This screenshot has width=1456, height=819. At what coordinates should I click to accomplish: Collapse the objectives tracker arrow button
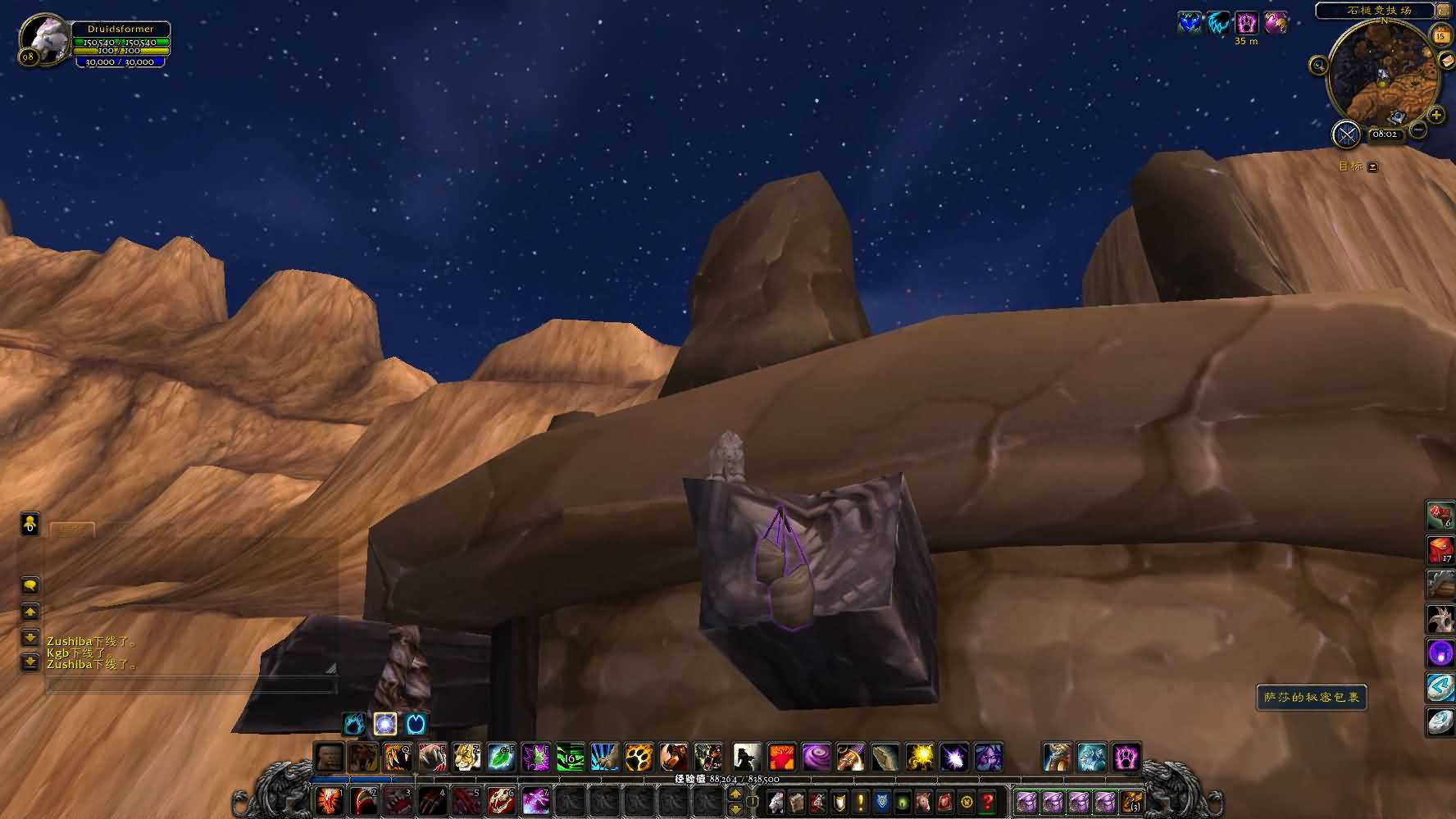pos(1373,167)
